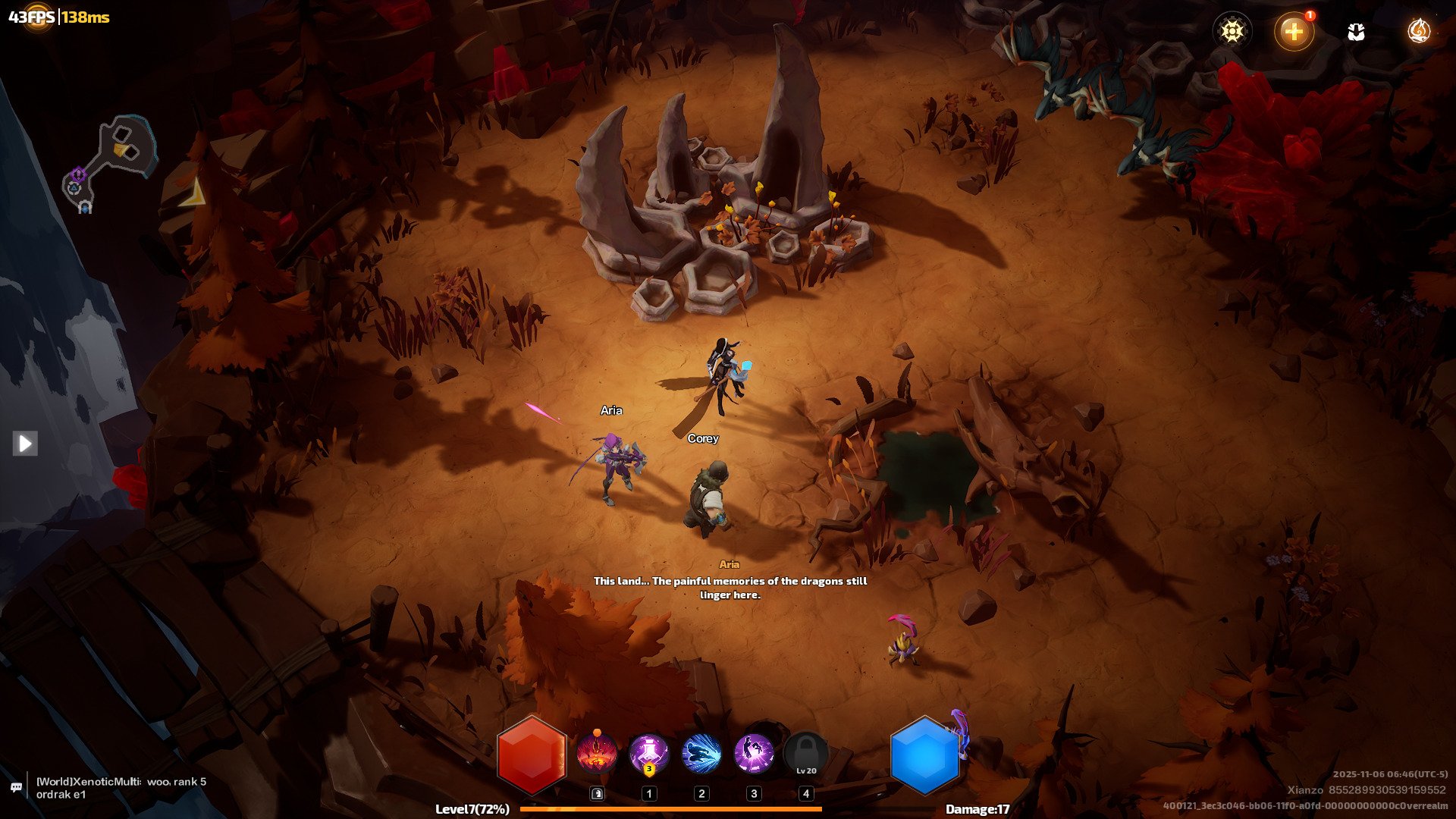Click the World chat message line

coord(121,788)
